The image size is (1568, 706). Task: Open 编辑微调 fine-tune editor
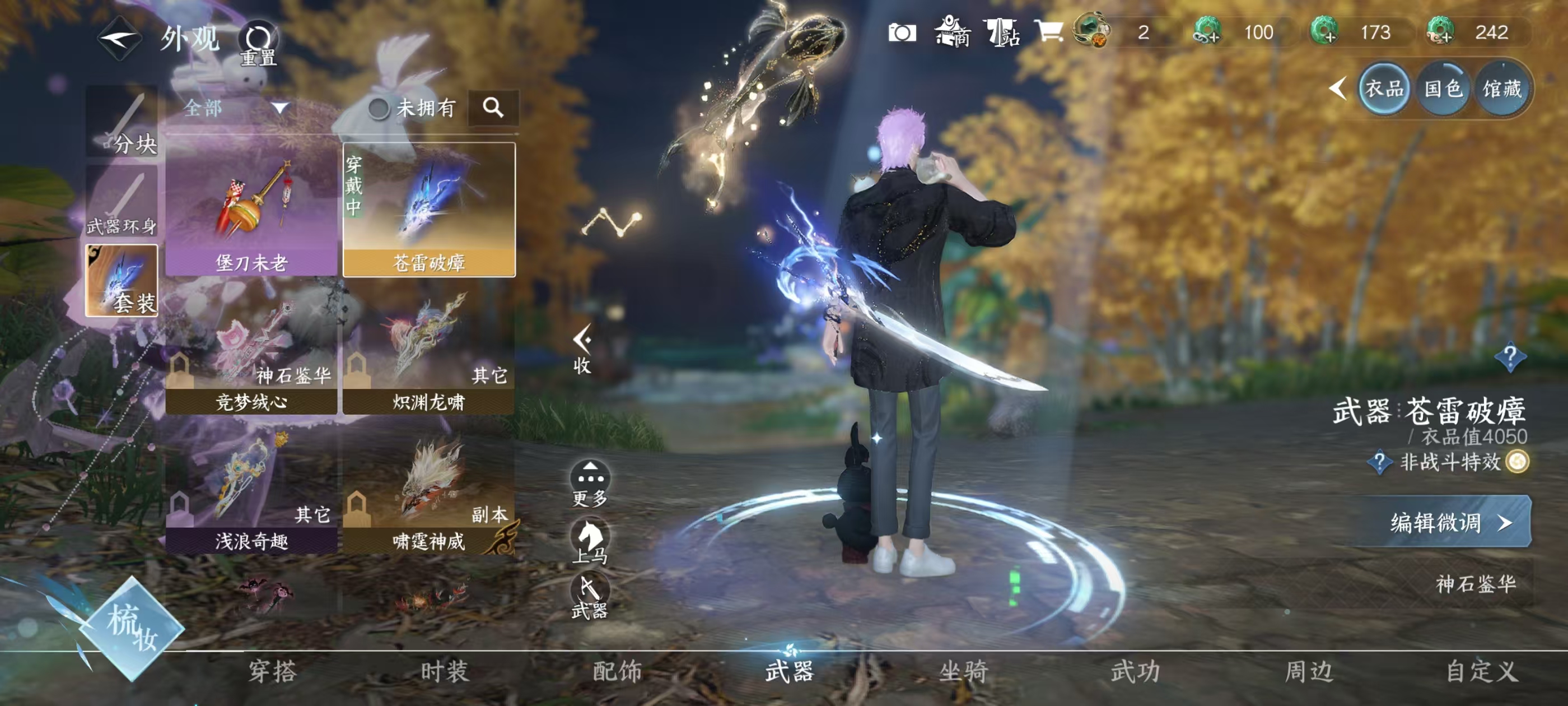pos(1449,523)
